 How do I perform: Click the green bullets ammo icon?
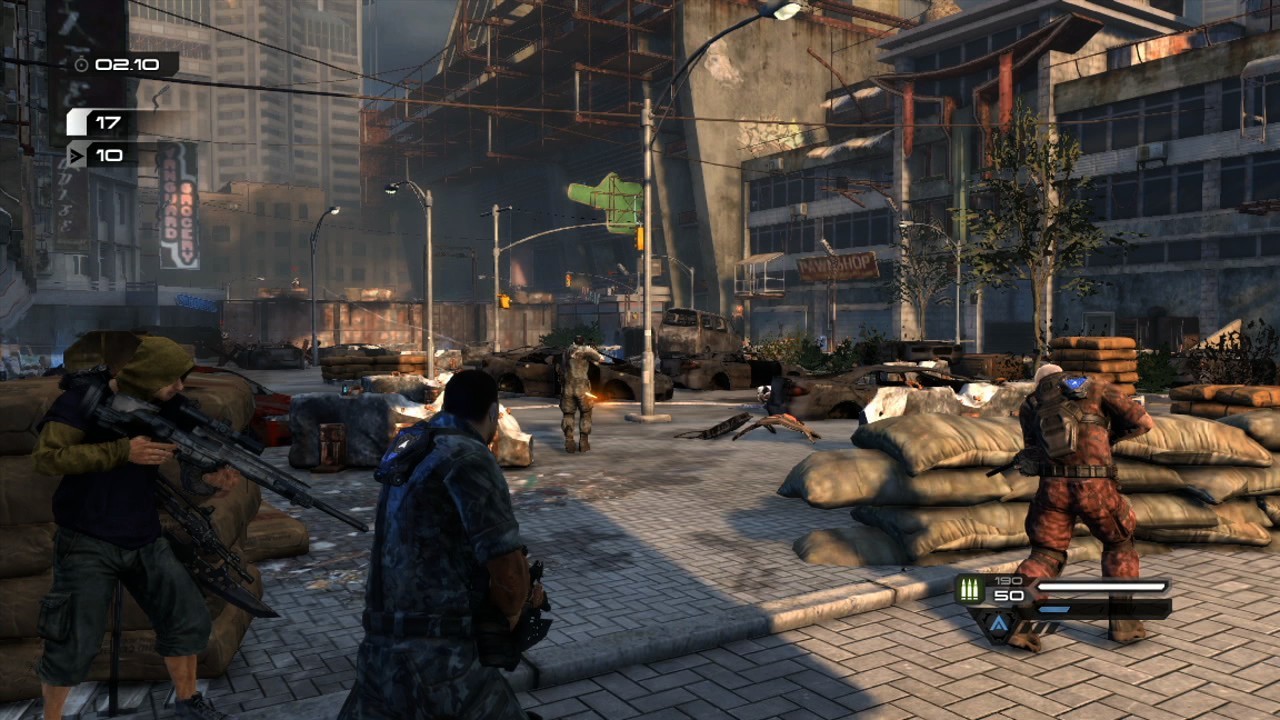(x=969, y=589)
